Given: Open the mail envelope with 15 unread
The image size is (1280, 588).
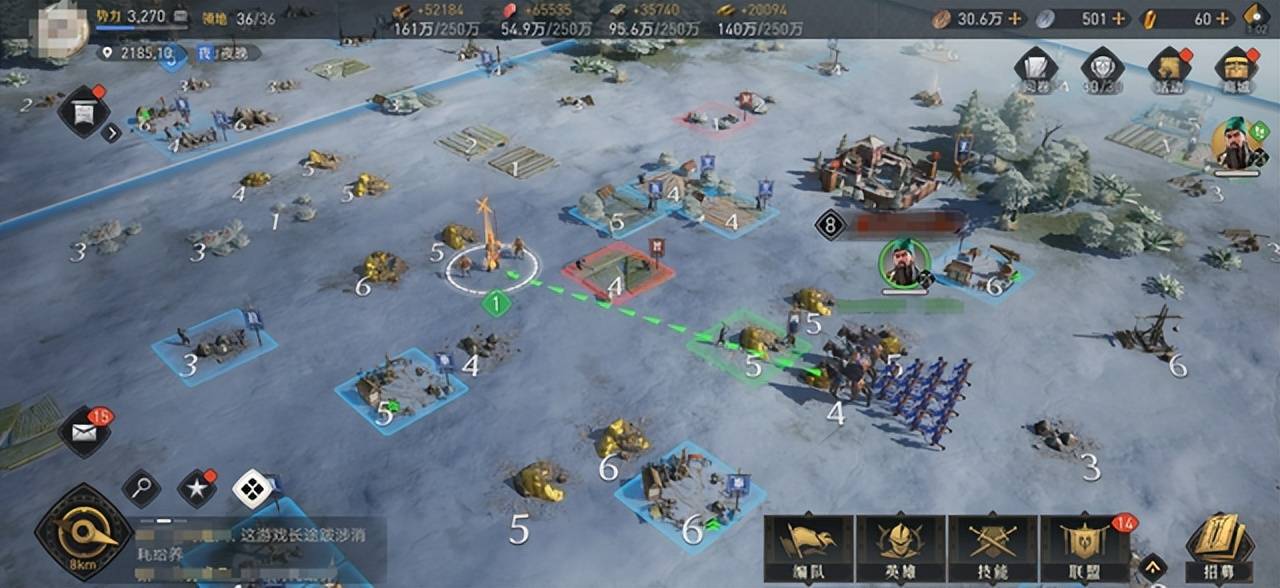Looking at the screenshot, I should pos(84,433).
